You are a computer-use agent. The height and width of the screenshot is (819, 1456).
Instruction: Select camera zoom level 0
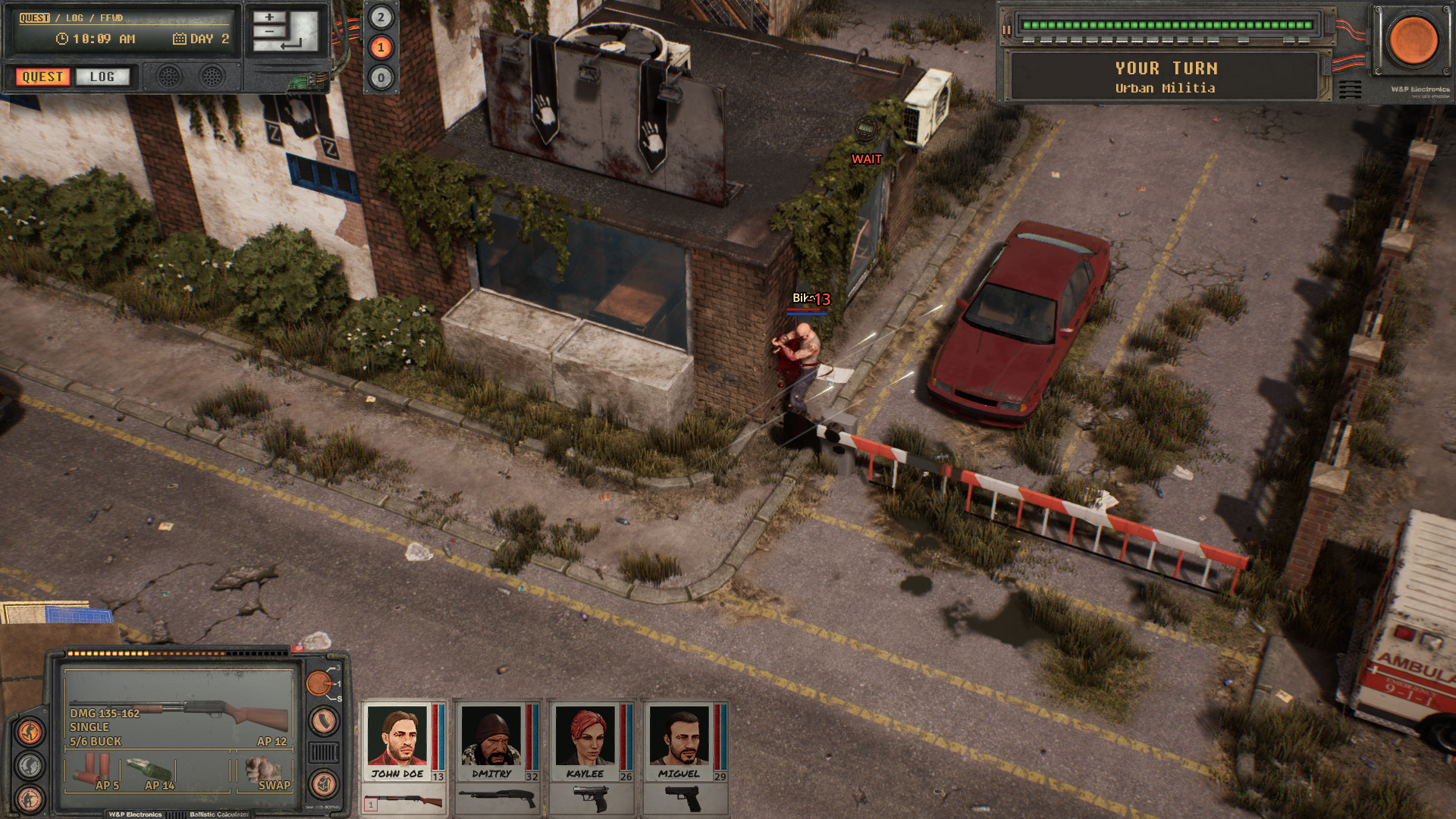coord(381,79)
